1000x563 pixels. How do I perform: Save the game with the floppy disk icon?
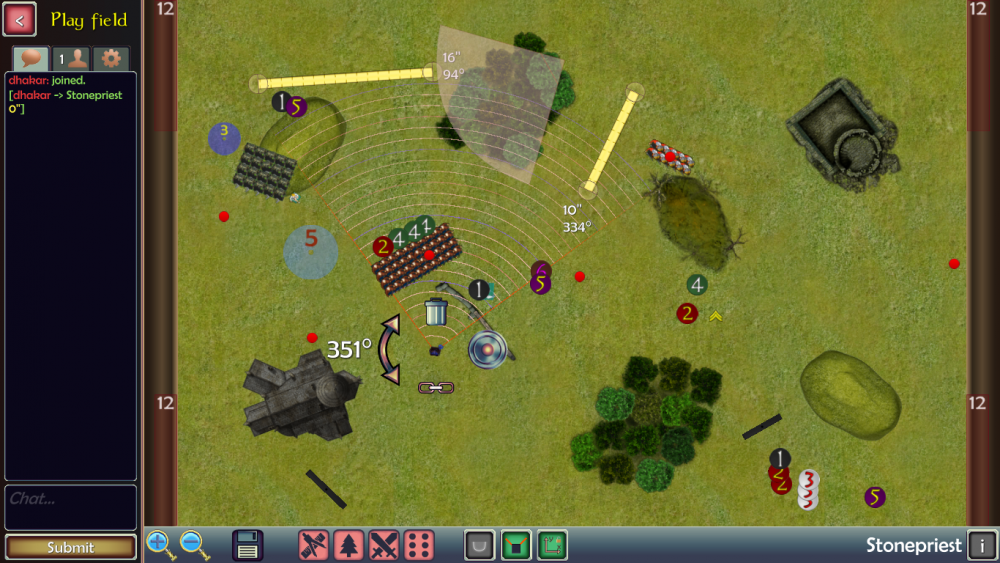point(248,545)
